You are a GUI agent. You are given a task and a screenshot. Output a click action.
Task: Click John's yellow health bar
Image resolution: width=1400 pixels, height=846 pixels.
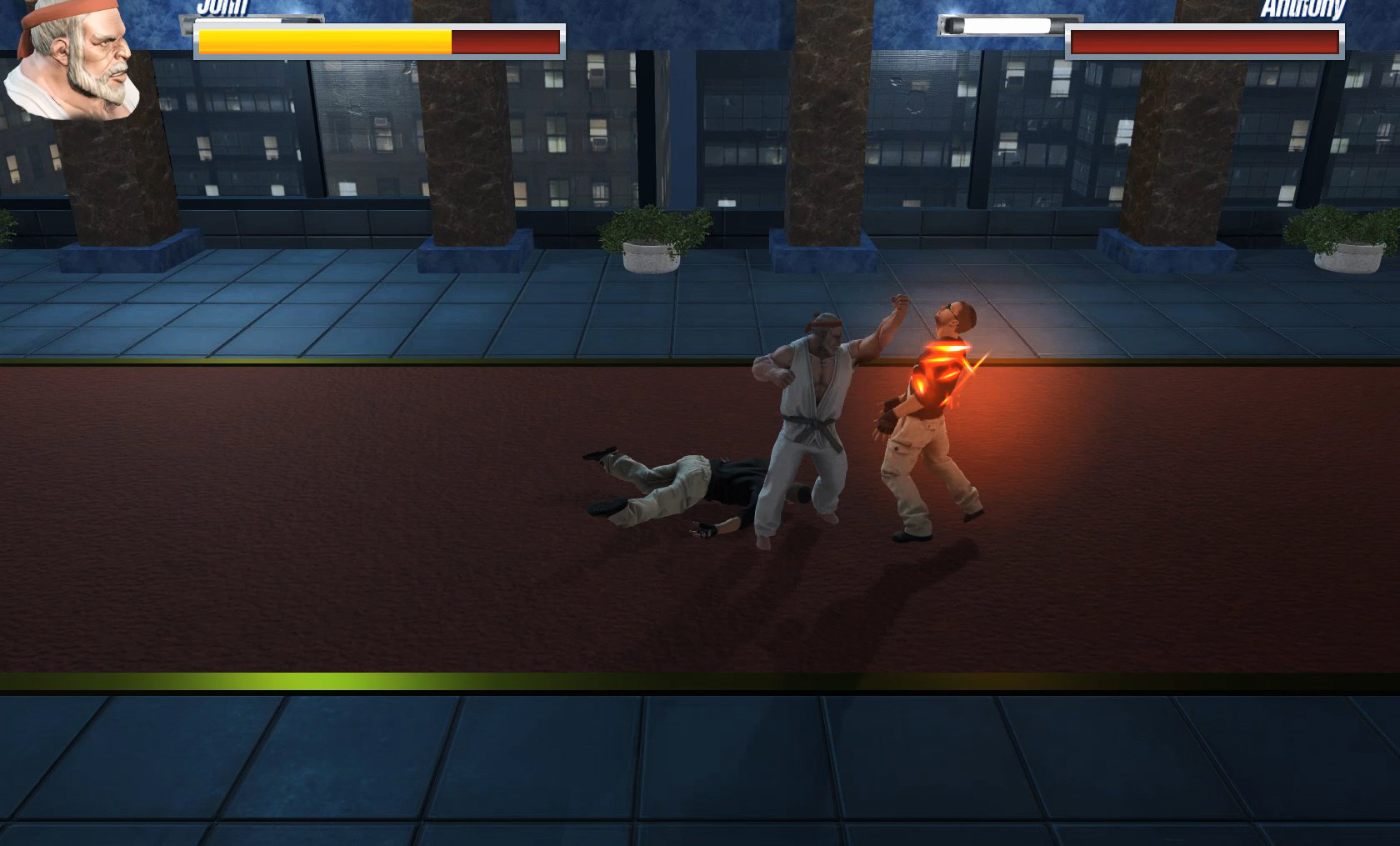pyautogui.click(x=325, y=38)
